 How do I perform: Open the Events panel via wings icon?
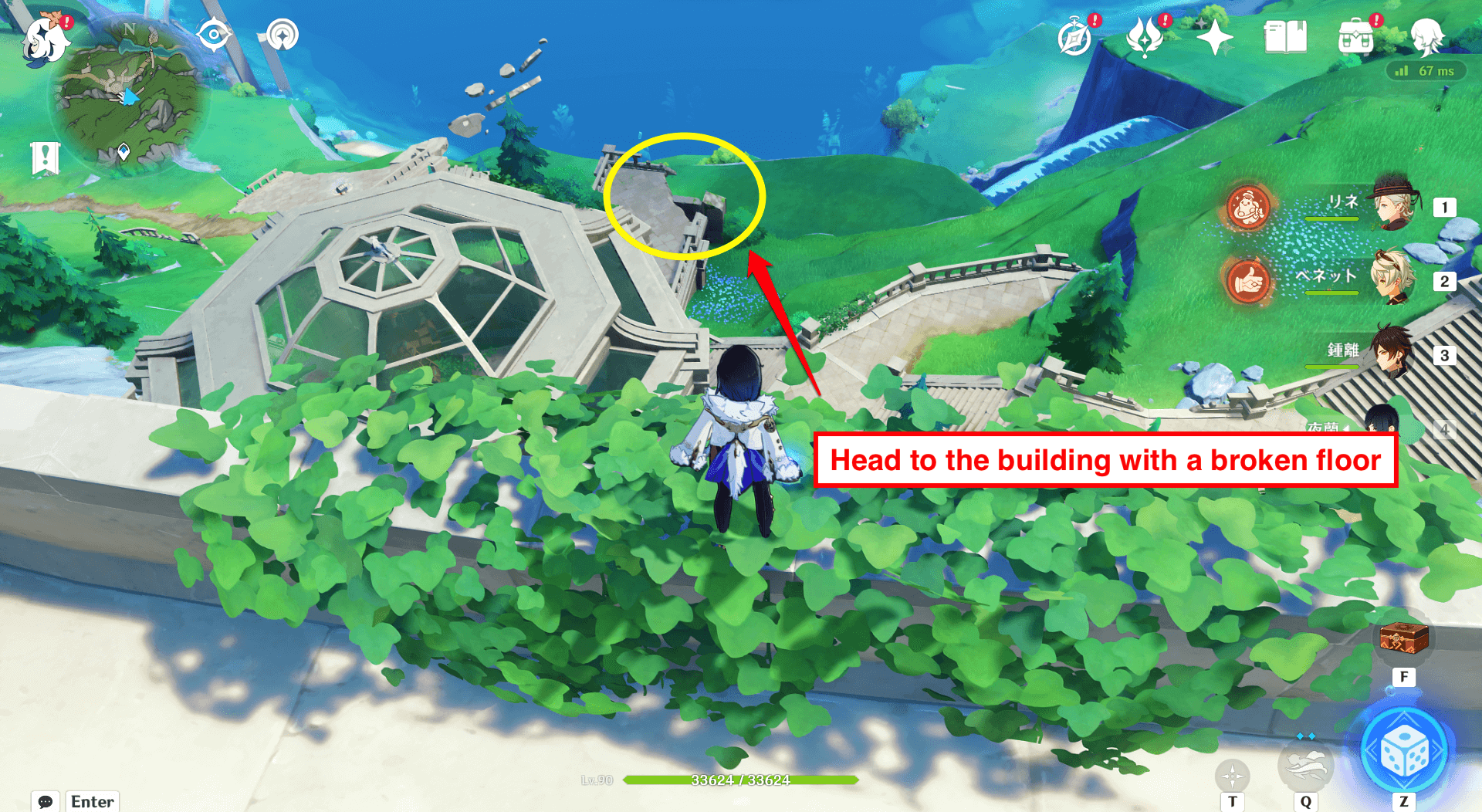tap(1145, 36)
